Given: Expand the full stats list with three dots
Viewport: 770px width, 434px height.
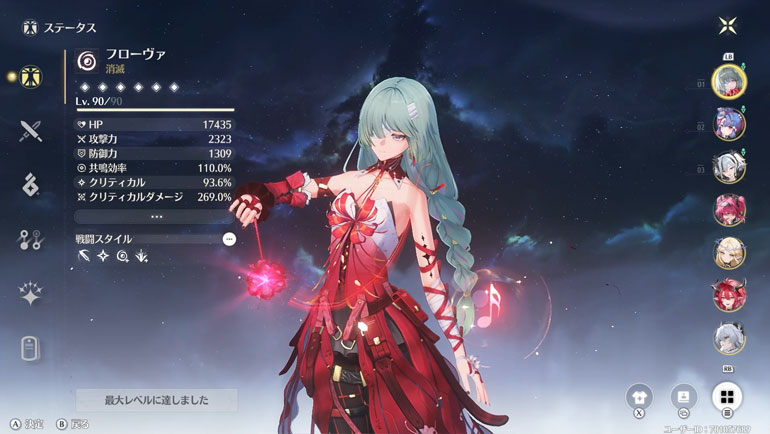Looking at the screenshot, I should click(x=156, y=216).
